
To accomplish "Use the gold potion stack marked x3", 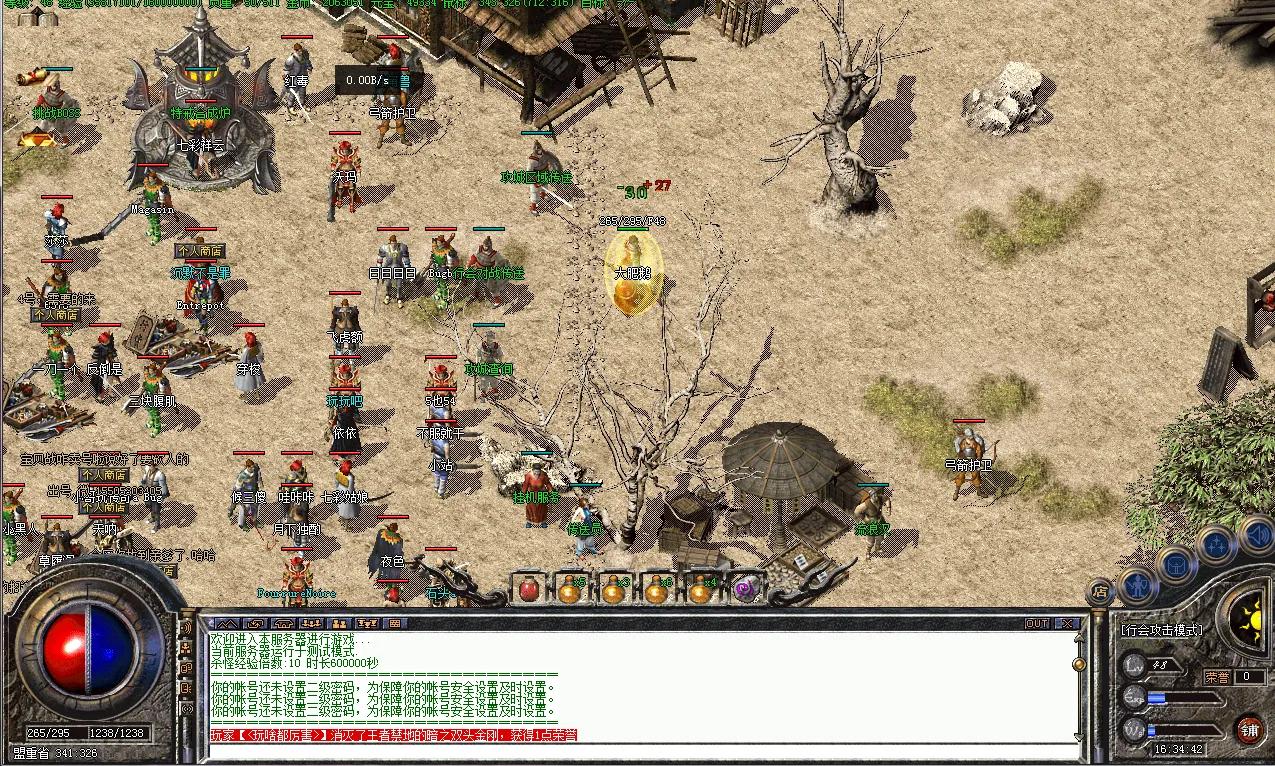I will [614, 588].
